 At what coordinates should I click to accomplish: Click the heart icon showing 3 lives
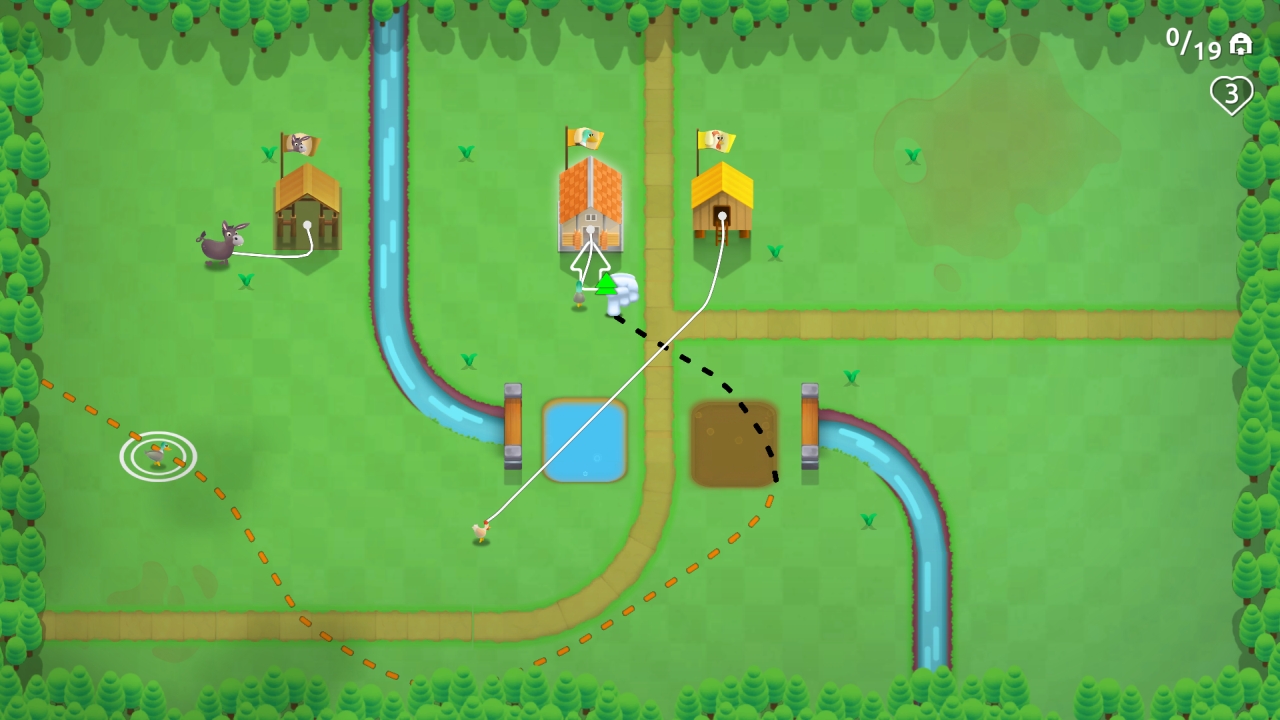click(x=1232, y=93)
